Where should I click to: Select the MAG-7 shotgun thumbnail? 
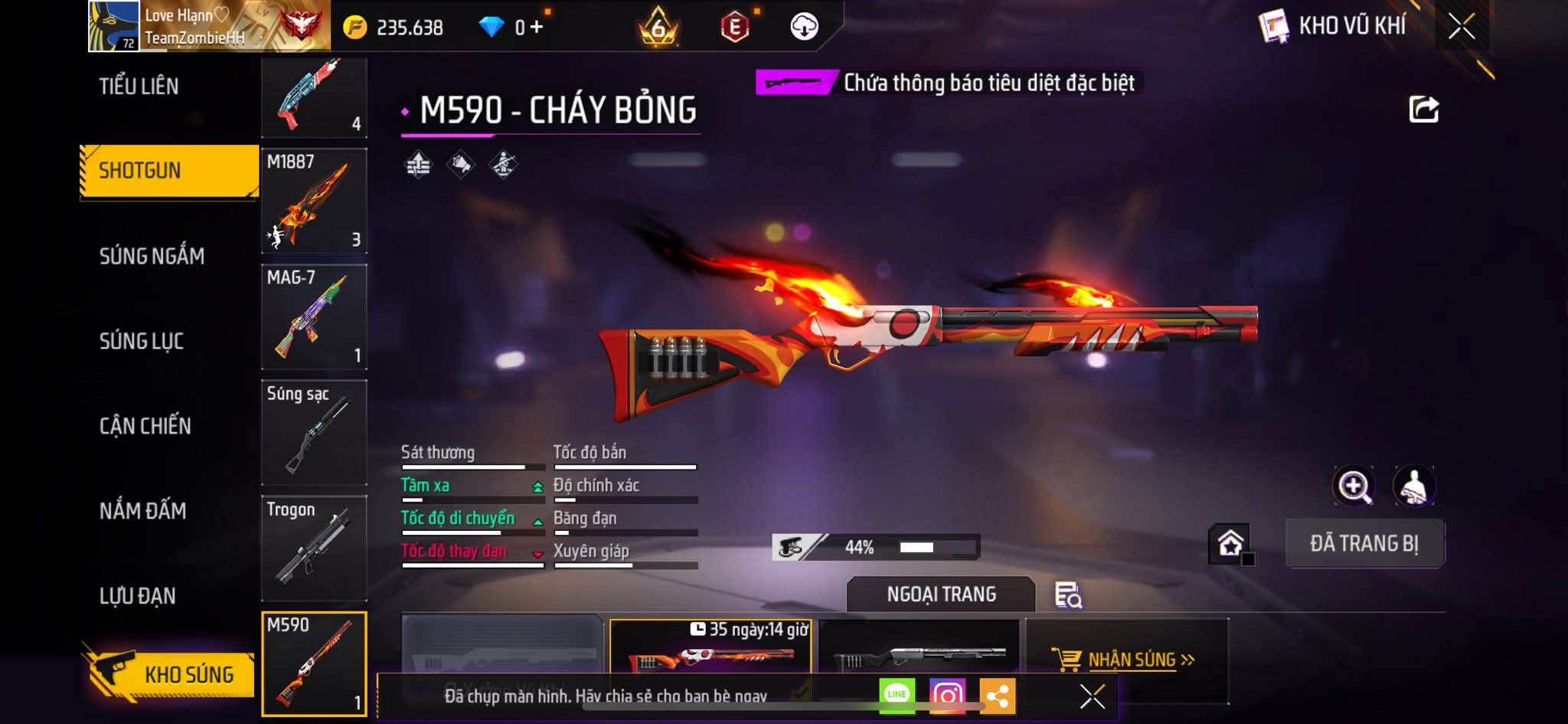tap(314, 317)
